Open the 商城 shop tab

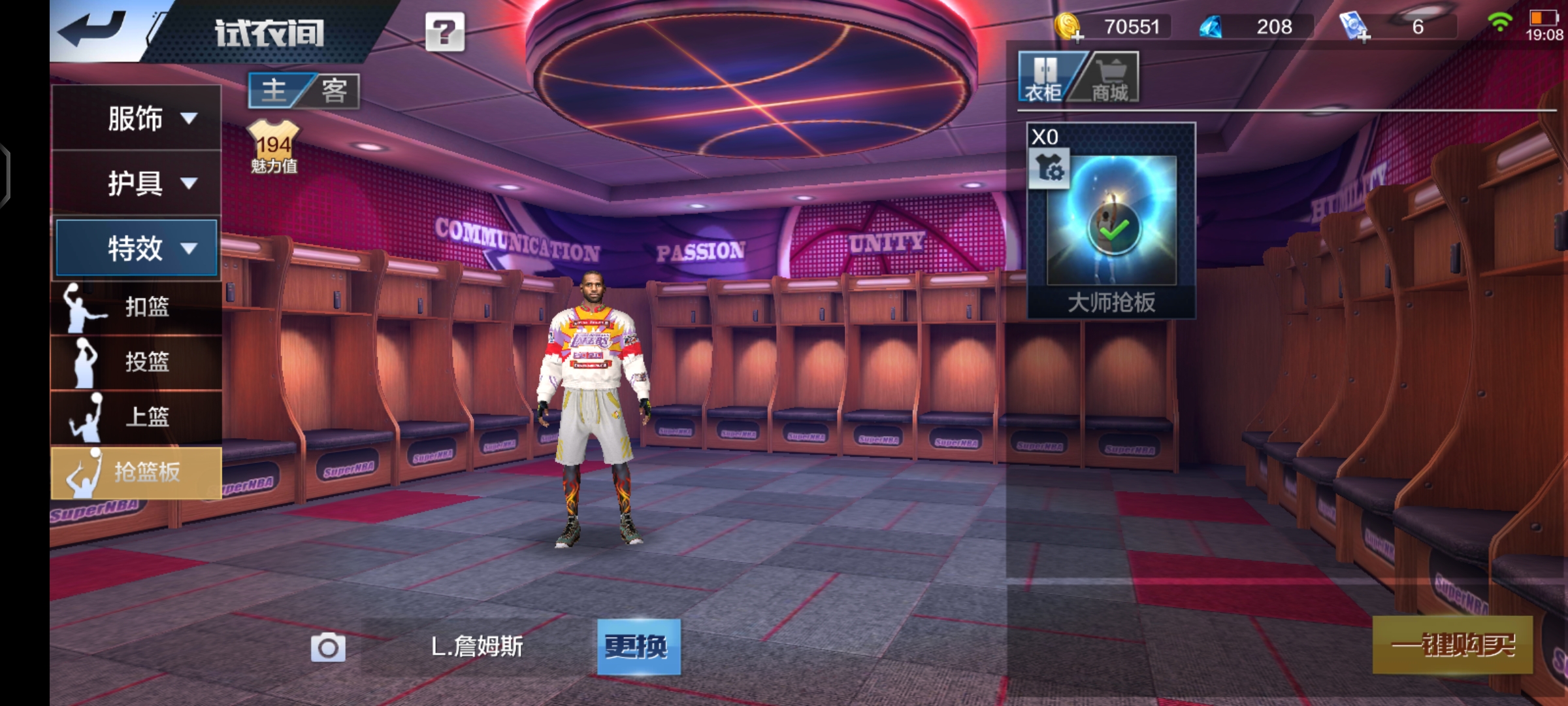1110,78
